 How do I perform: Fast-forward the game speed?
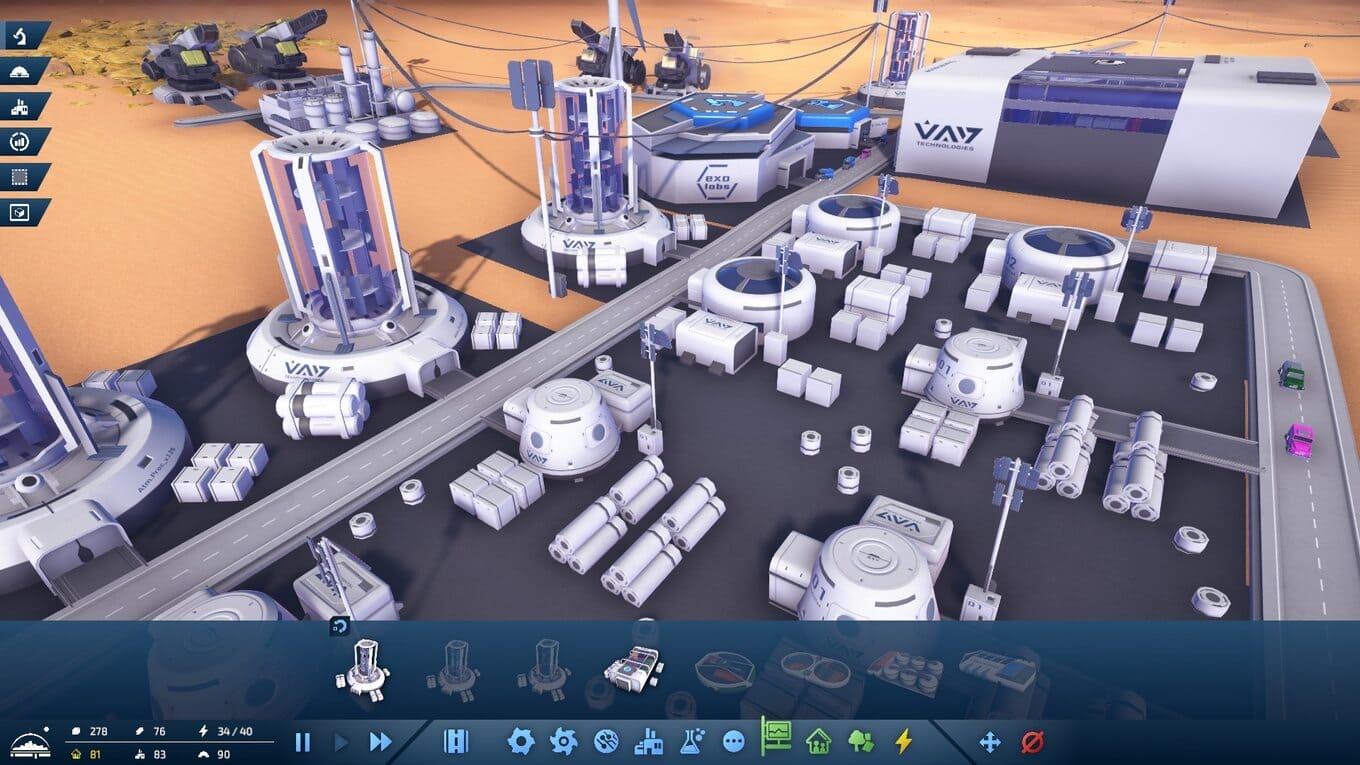point(380,742)
